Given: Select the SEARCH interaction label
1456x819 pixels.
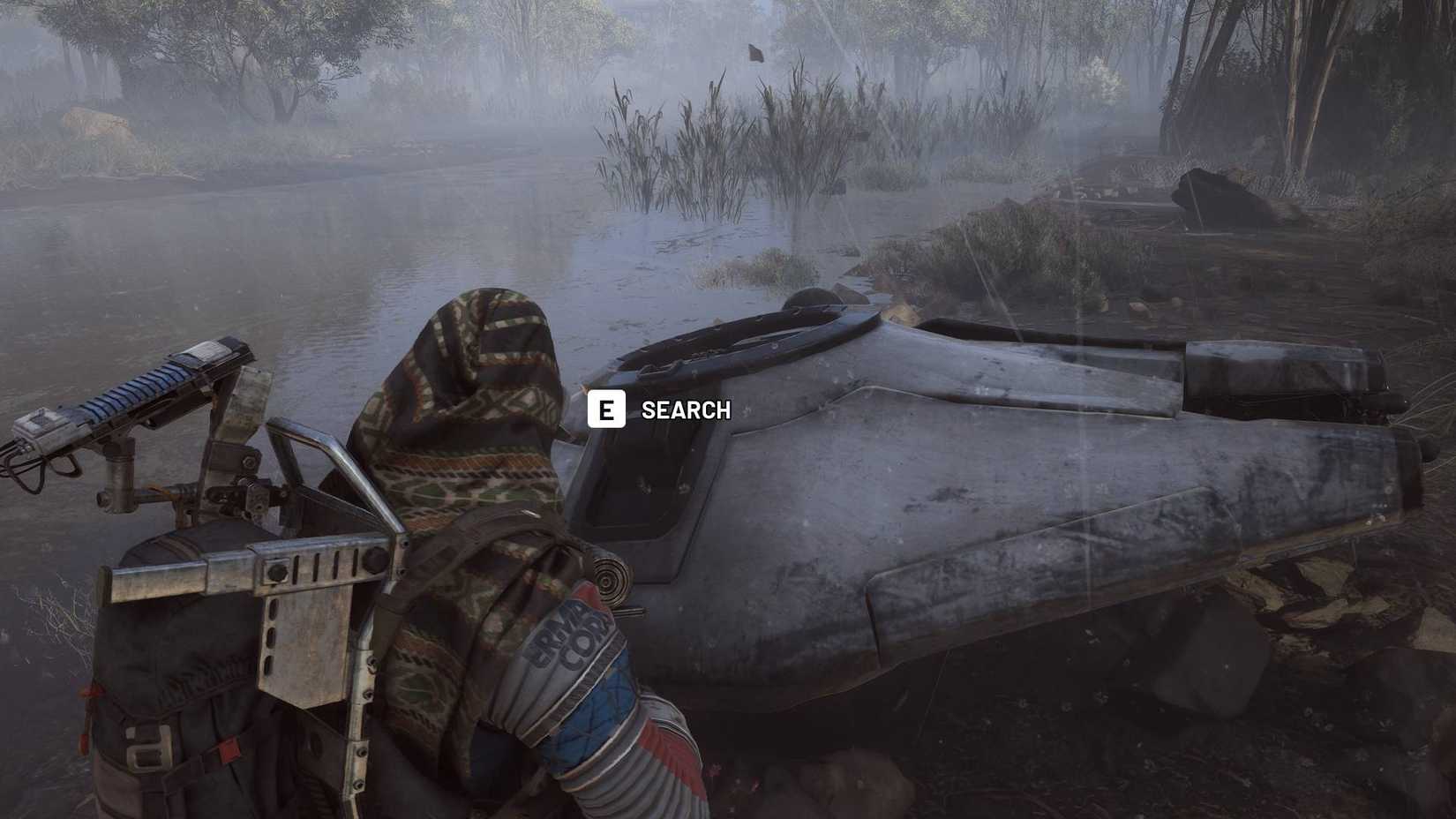Looking at the screenshot, I should 686,409.
